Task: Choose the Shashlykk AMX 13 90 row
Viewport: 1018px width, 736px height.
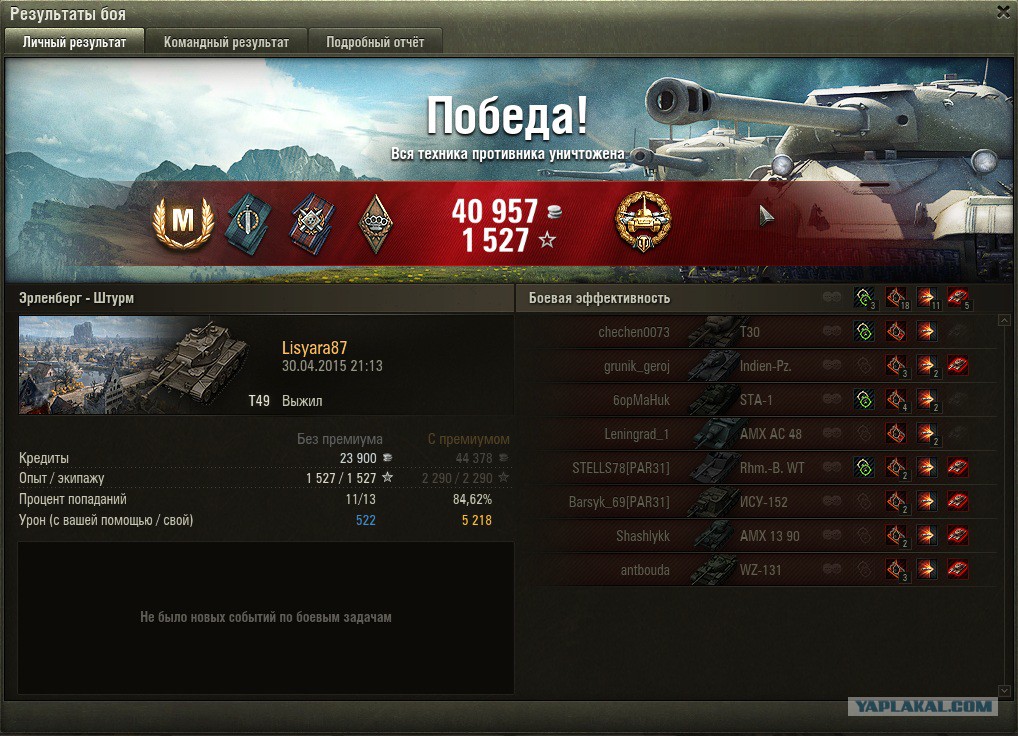Action: click(700, 536)
